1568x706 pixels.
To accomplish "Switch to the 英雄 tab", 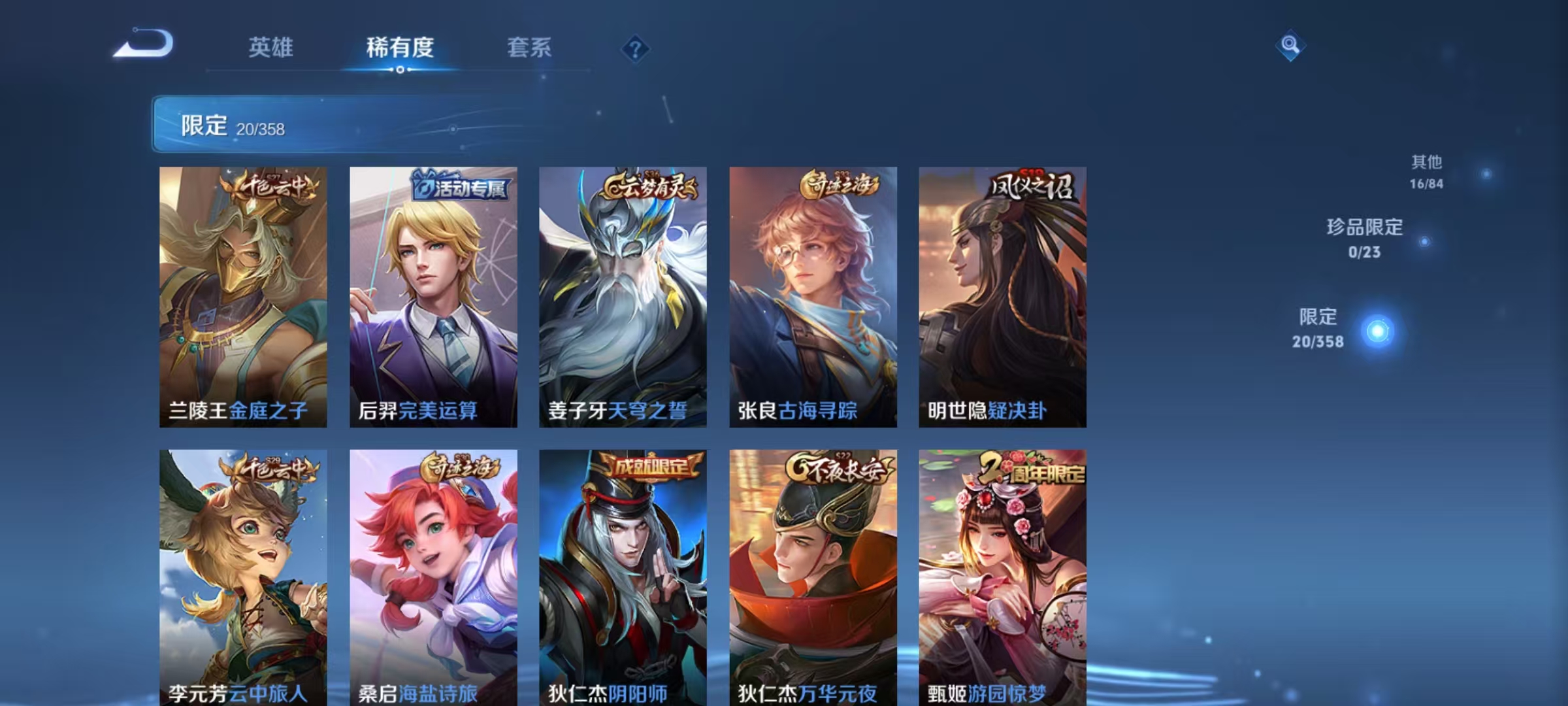I will click(x=270, y=47).
